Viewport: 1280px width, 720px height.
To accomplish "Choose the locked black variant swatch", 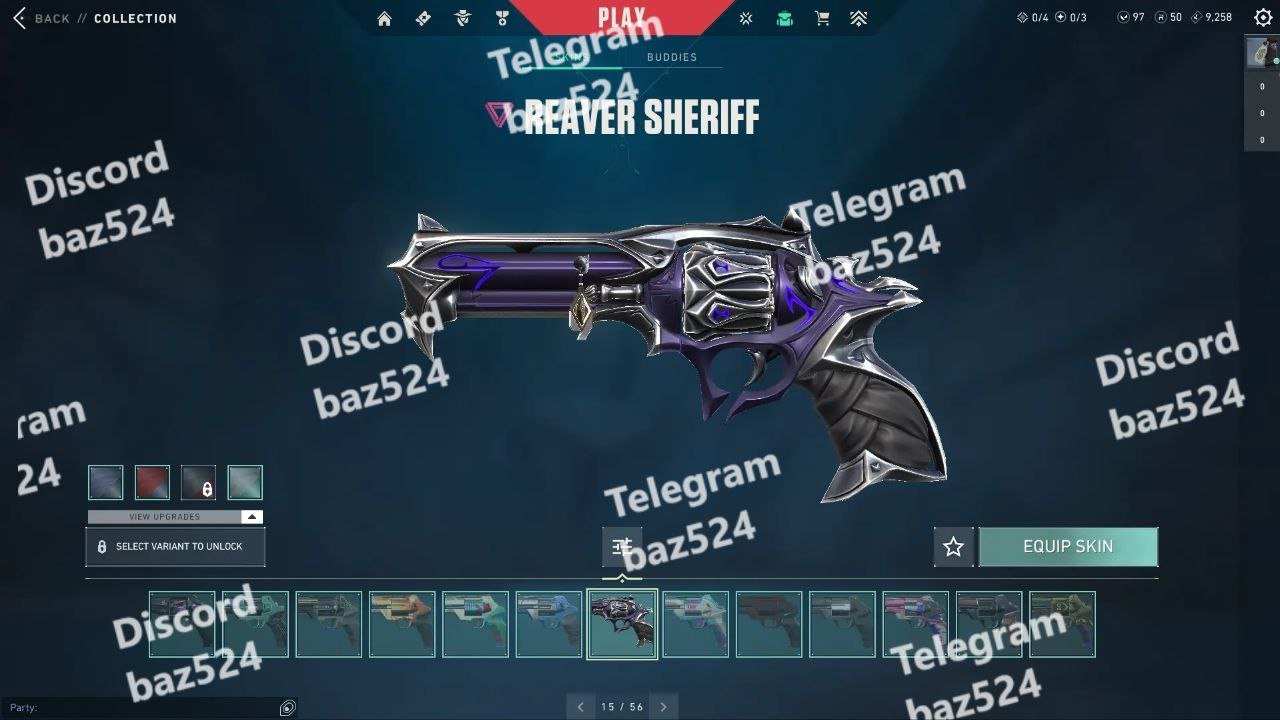I will 199,483.
